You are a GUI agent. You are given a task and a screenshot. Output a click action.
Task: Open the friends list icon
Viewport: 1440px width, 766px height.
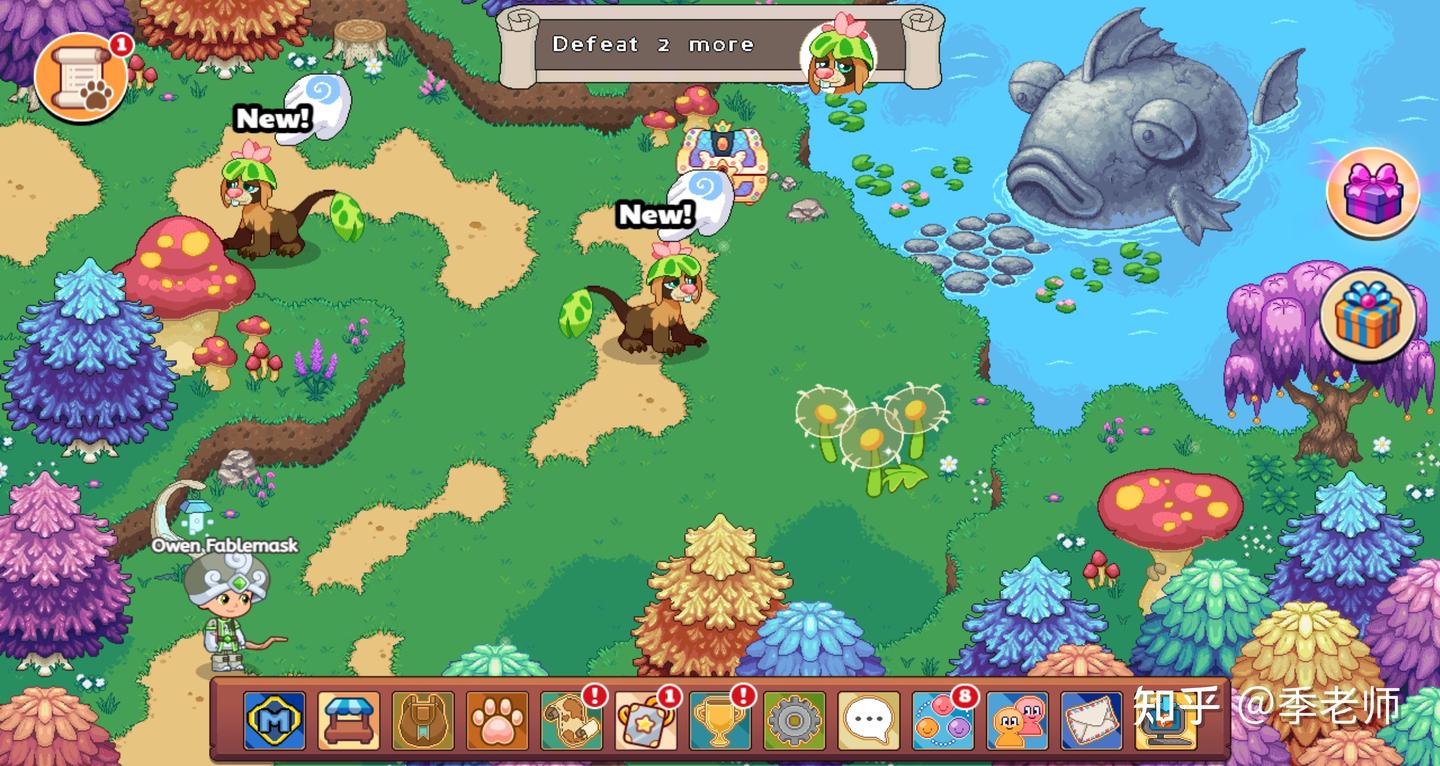[x=1017, y=720]
